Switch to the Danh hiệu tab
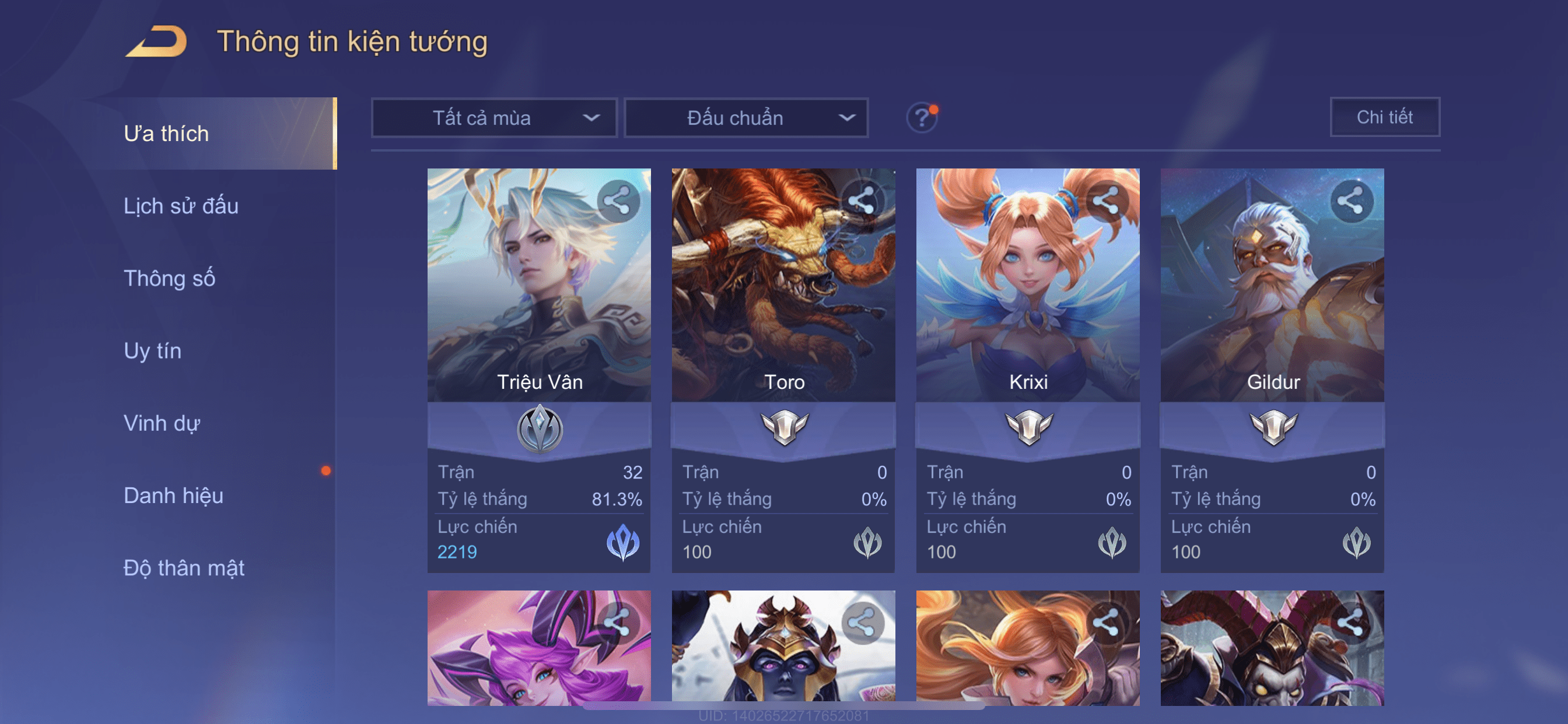 [173, 495]
